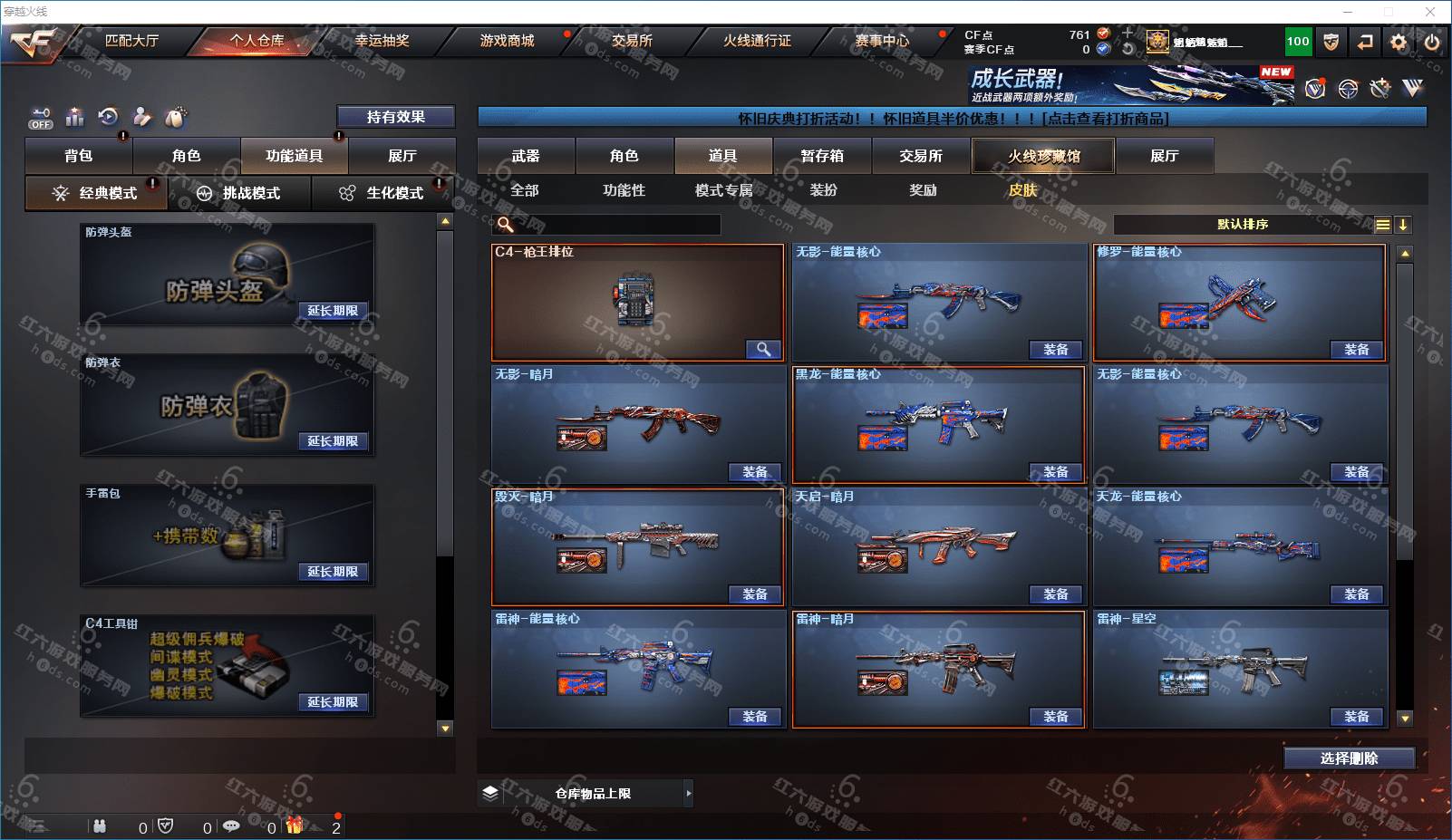The width and height of the screenshot is (1452, 840).
Task: Open the 武器 weapons warehouse tab
Action: pyautogui.click(x=526, y=156)
